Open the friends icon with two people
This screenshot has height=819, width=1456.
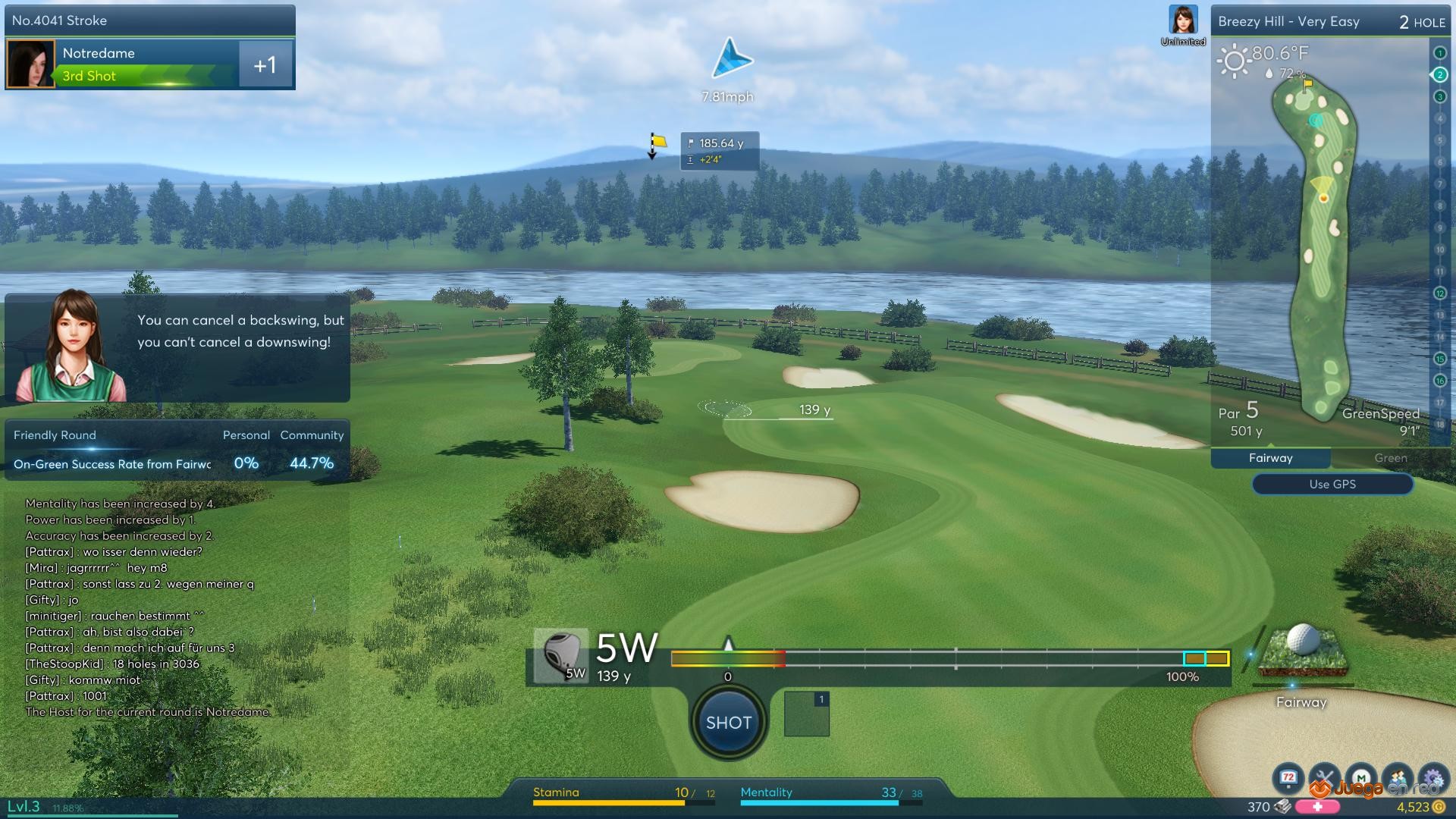1398,777
